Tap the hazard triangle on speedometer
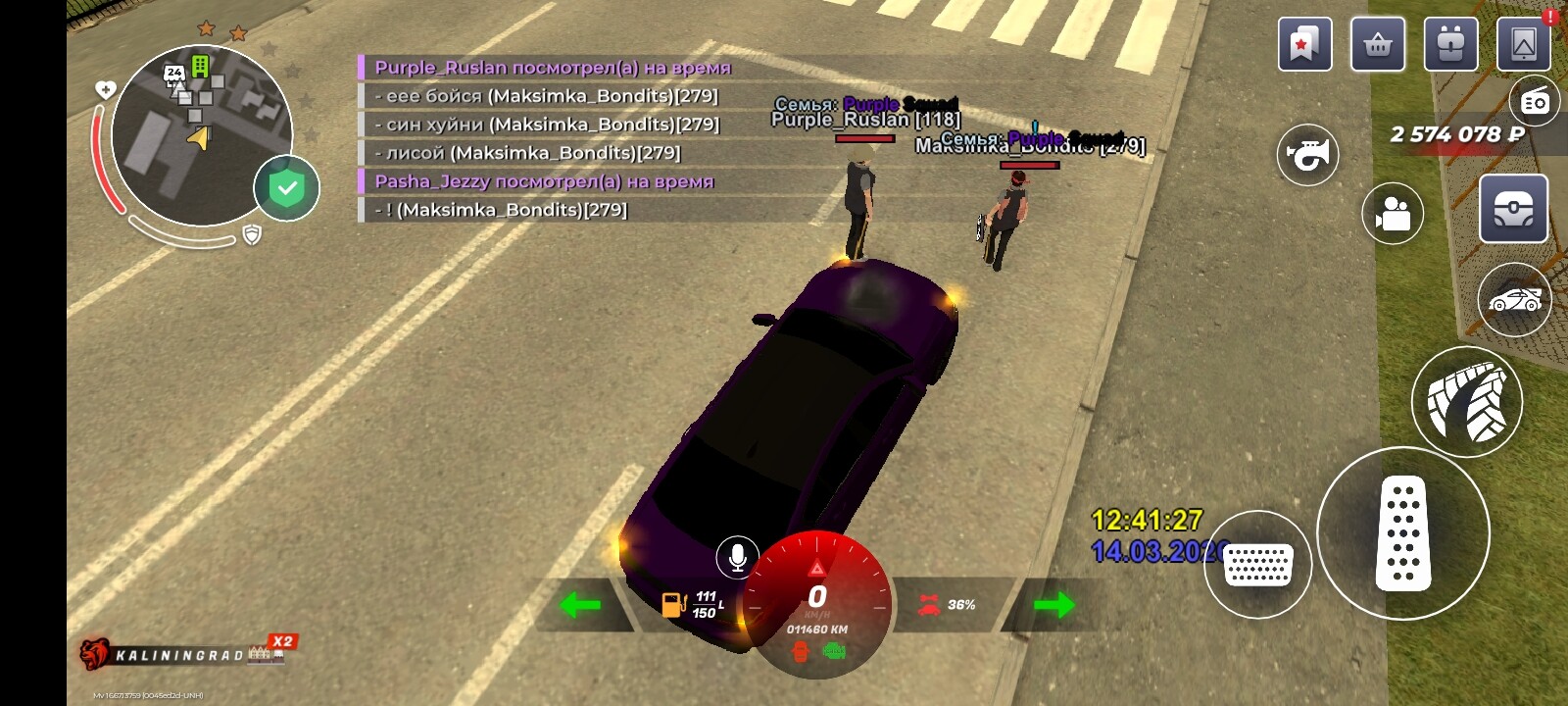 (x=816, y=568)
